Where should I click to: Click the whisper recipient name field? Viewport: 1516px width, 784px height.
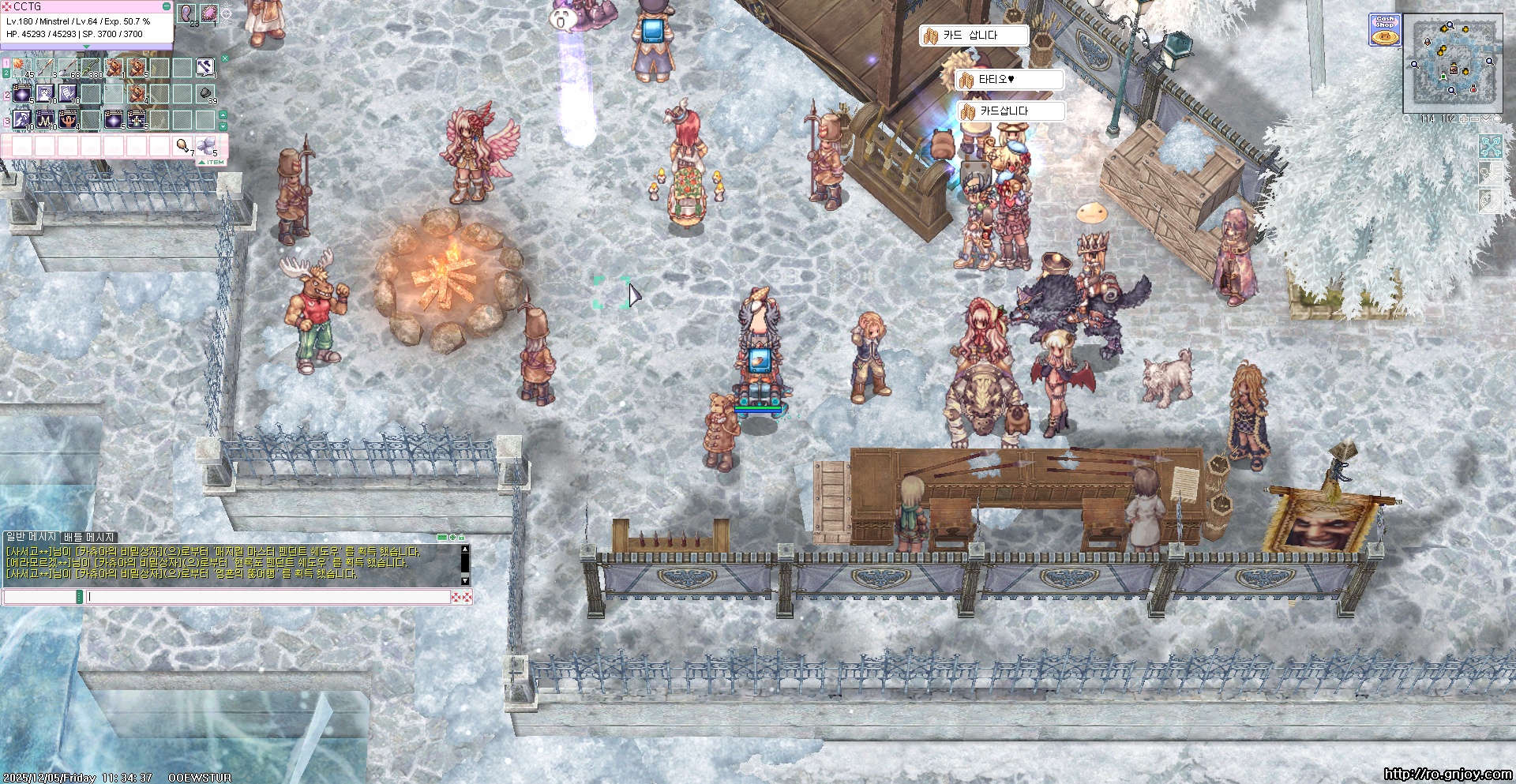[x=39, y=597]
